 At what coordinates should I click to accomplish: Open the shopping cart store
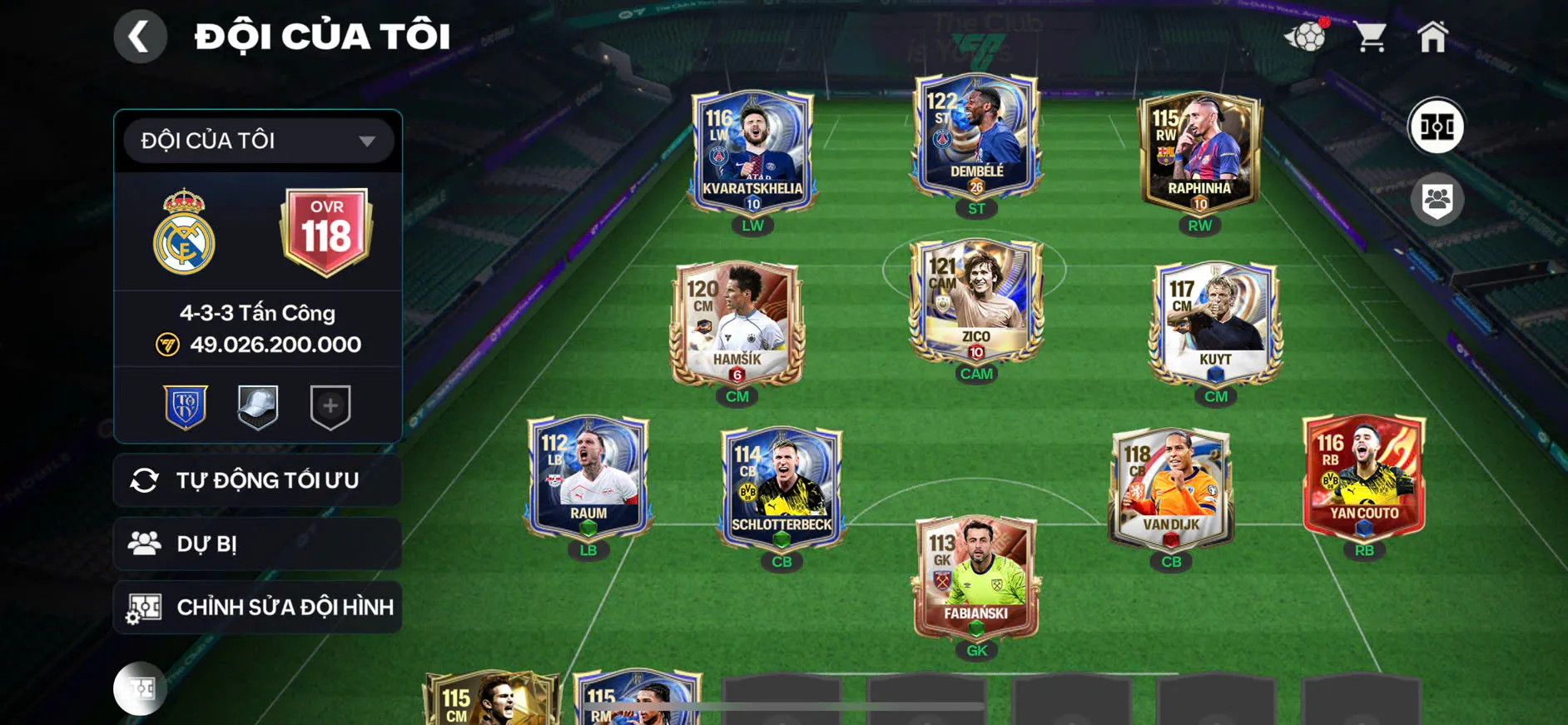pos(1369,37)
